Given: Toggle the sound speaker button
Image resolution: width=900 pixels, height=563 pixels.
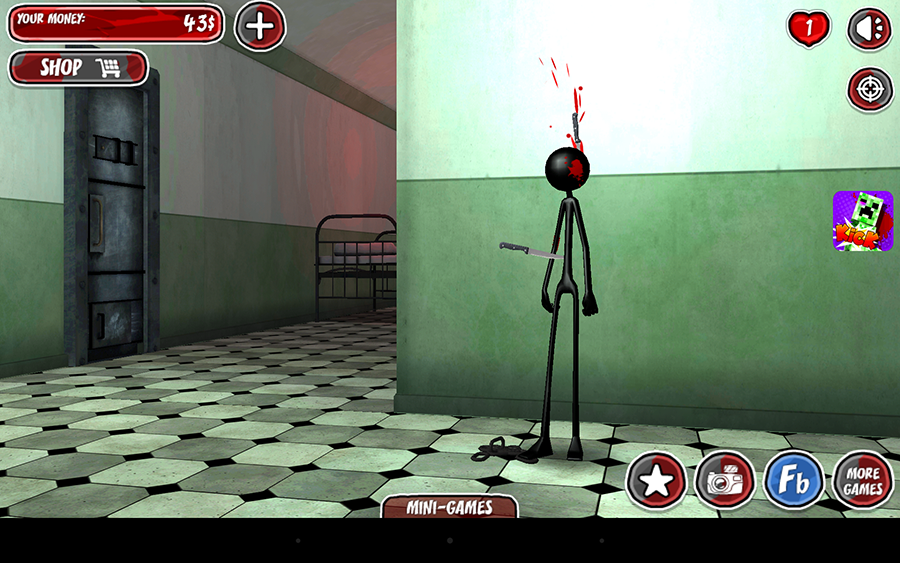Looking at the screenshot, I should 869,29.
